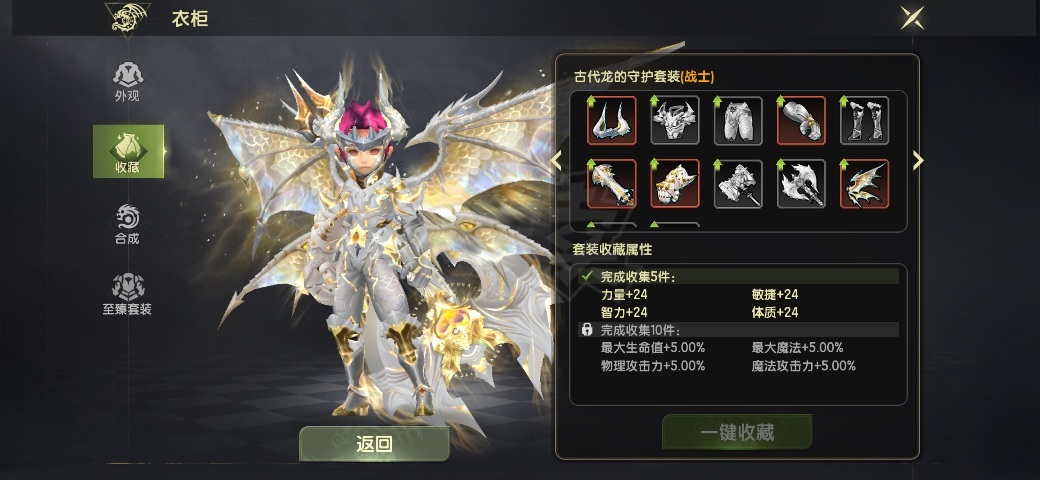Open the 合成 synthesis tab
This screenshot has width=1040, height=480.
[127, 224]
